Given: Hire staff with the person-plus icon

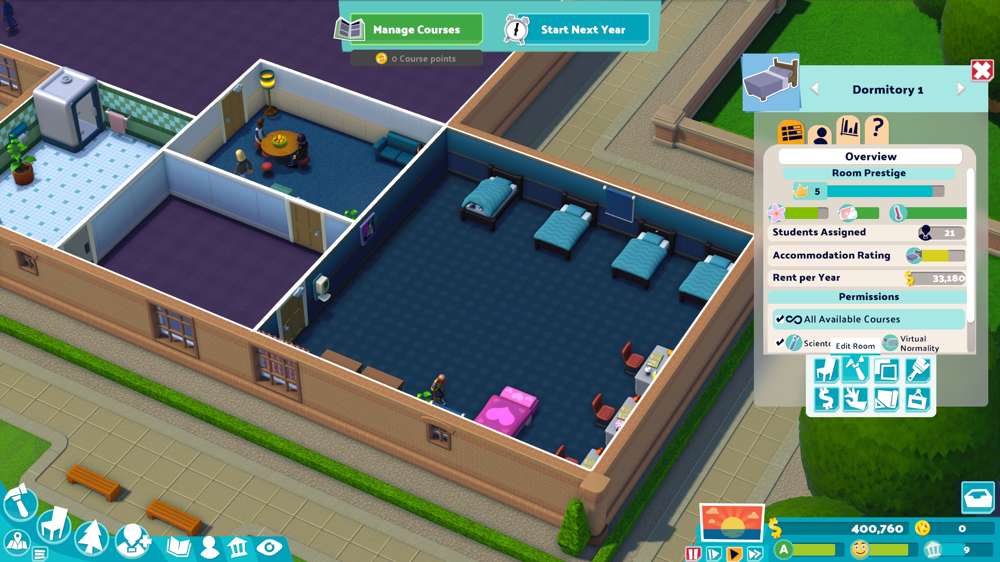Looking at the screenshot, I should point(132,541).
